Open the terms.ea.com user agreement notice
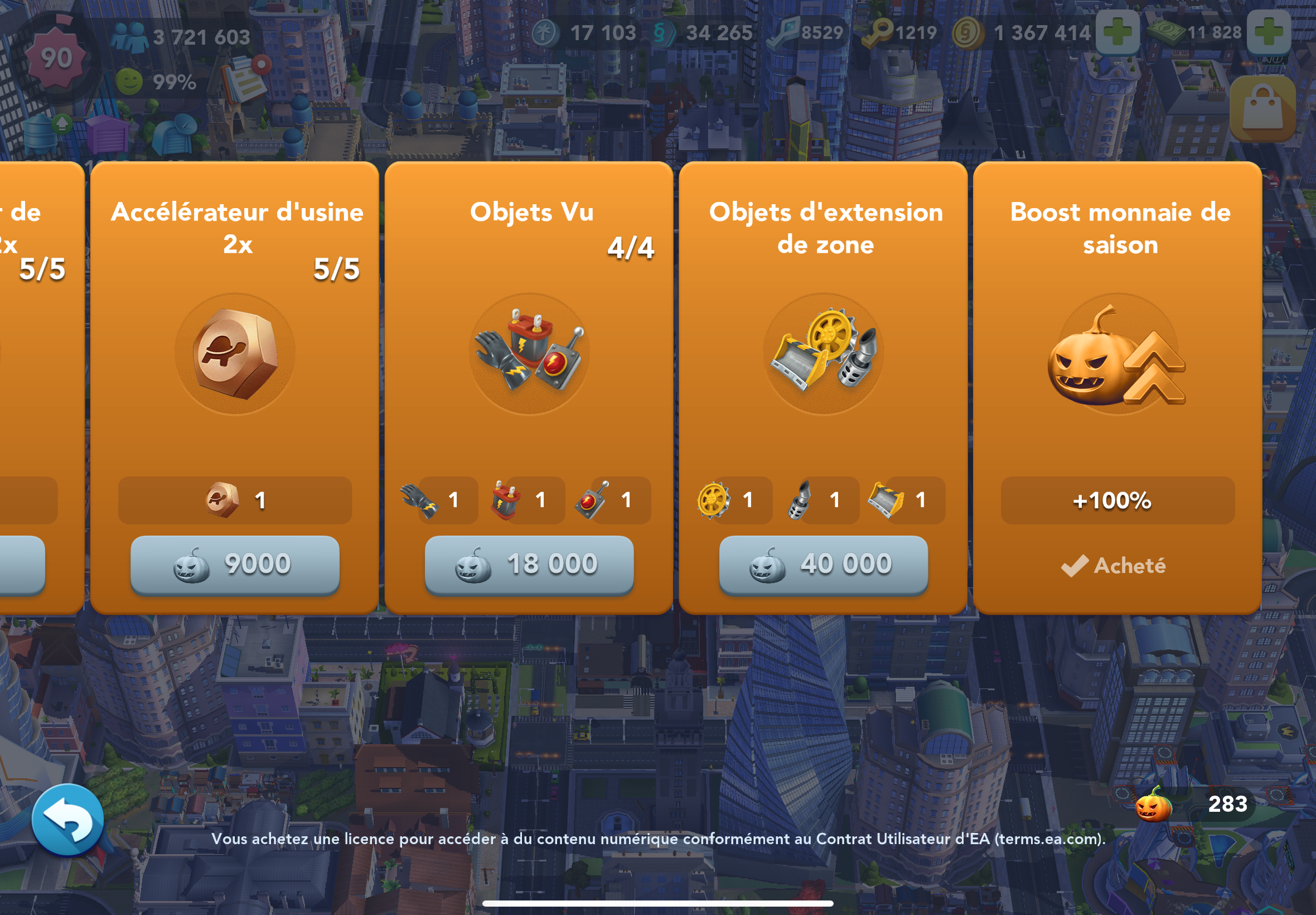Viewport: 1316px width, 915px height. click(657, 839)
